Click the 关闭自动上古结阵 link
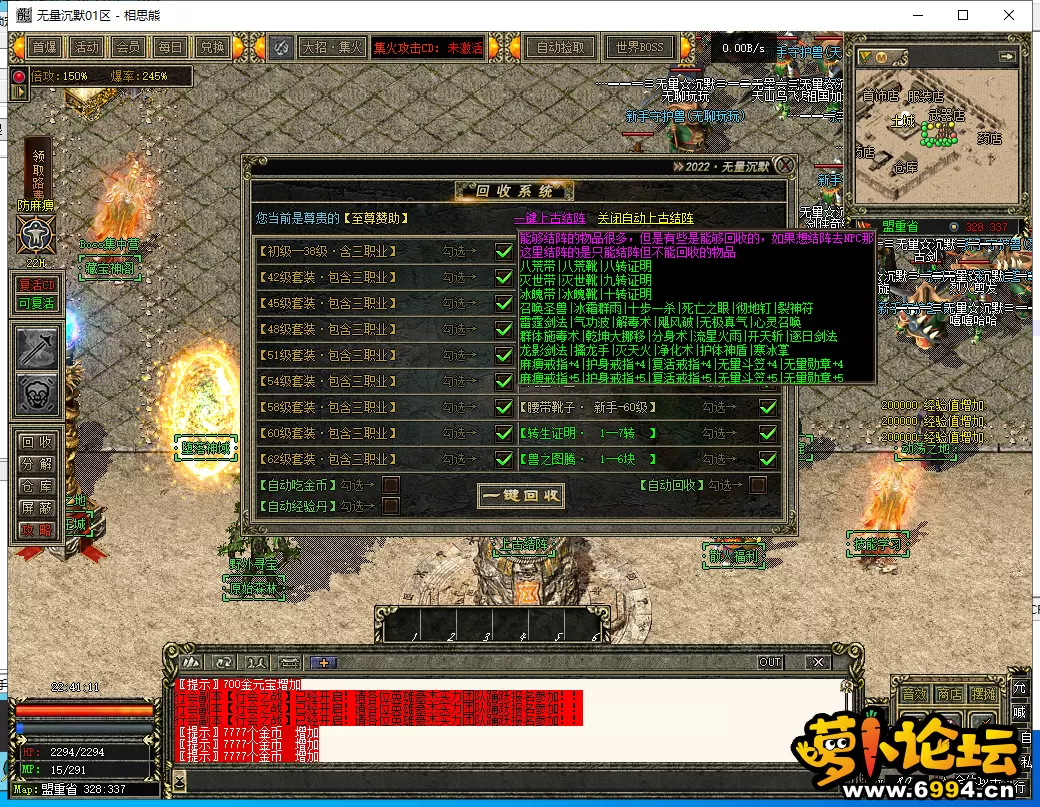The width and height of the screenshot is (1040, 807). click(x=645, y=218)
